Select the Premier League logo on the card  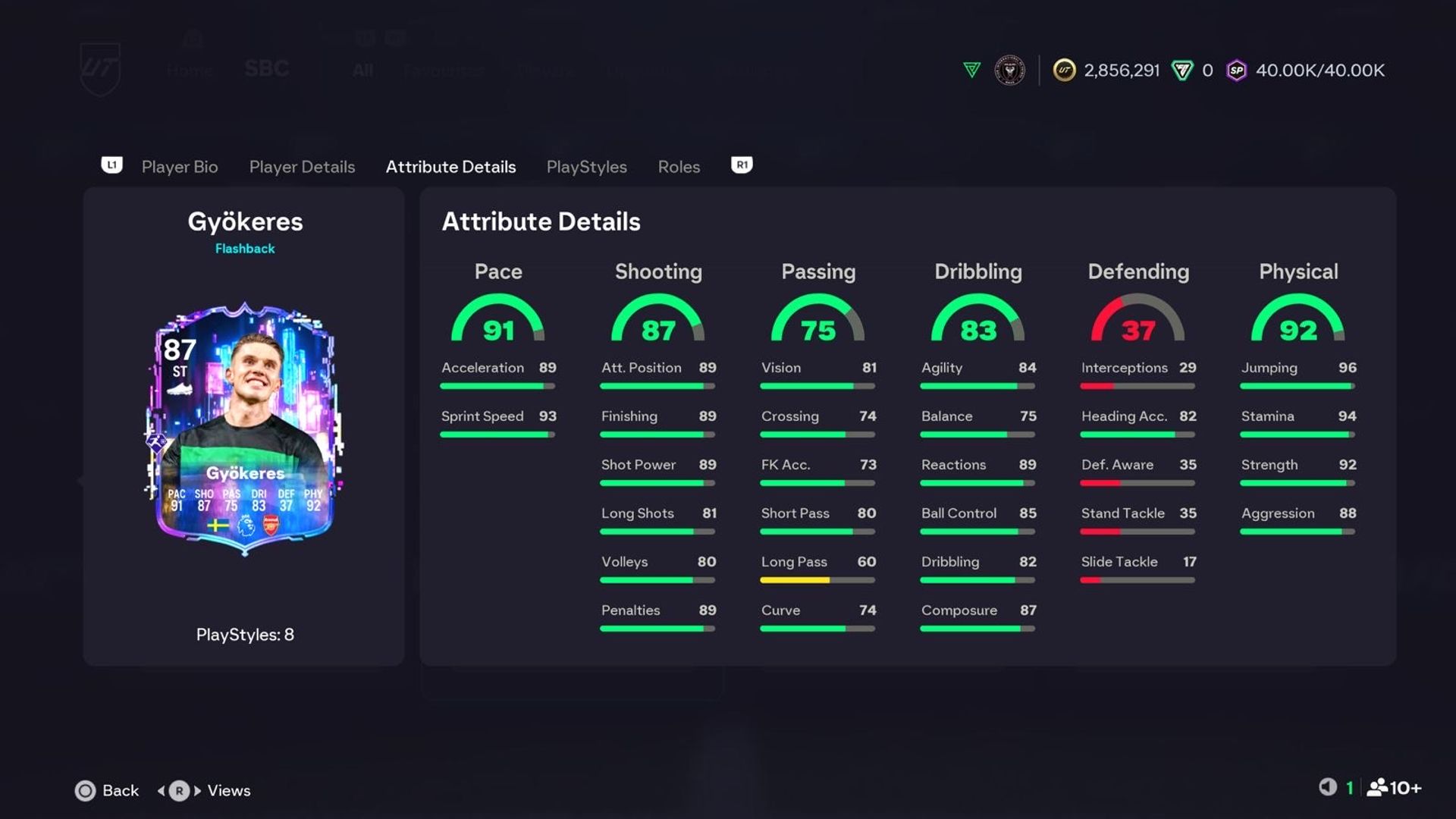[246, 526]
